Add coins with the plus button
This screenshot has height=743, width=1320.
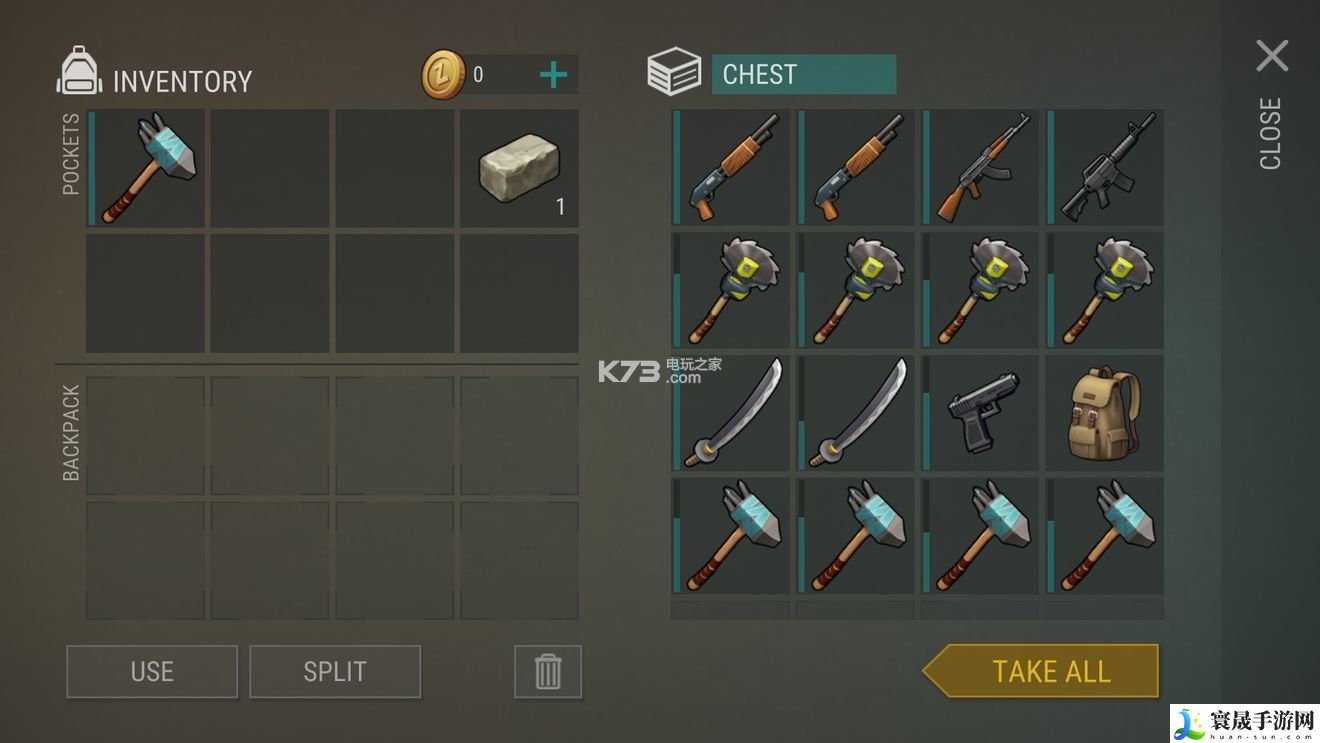[553, 75]
